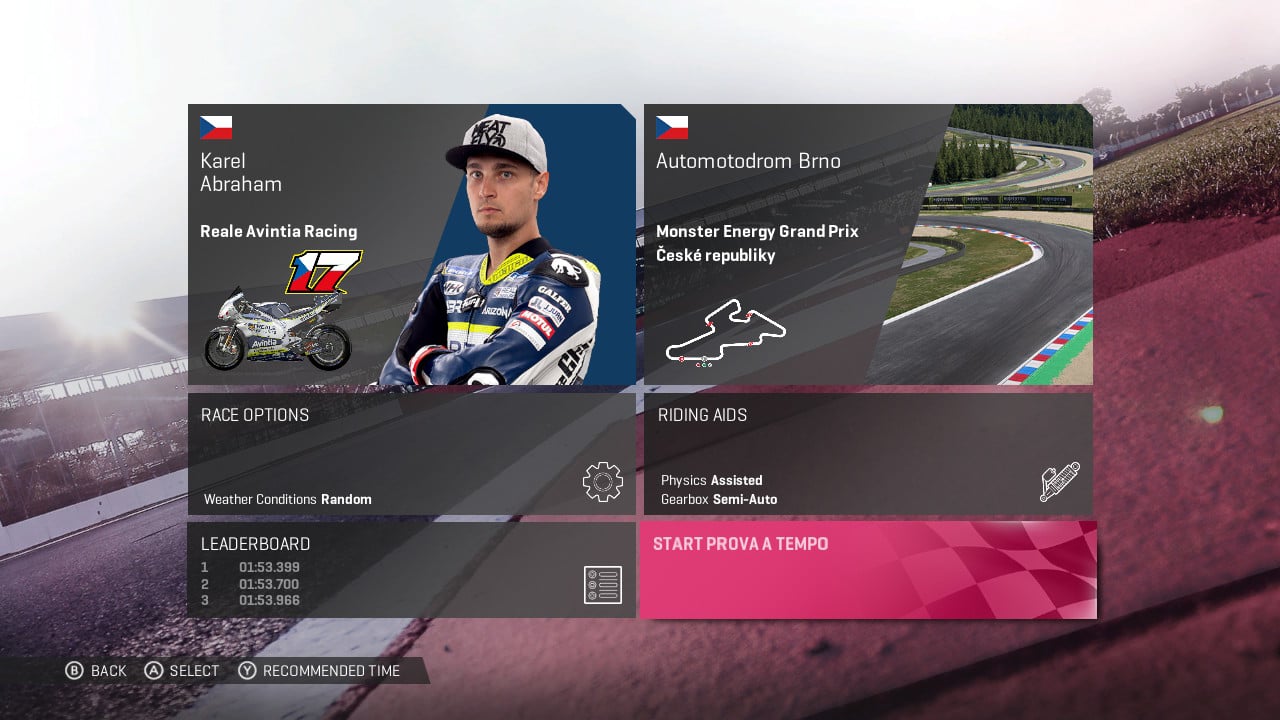Open the Race Options panel
1280x720 pixels.
pos(410,455)
